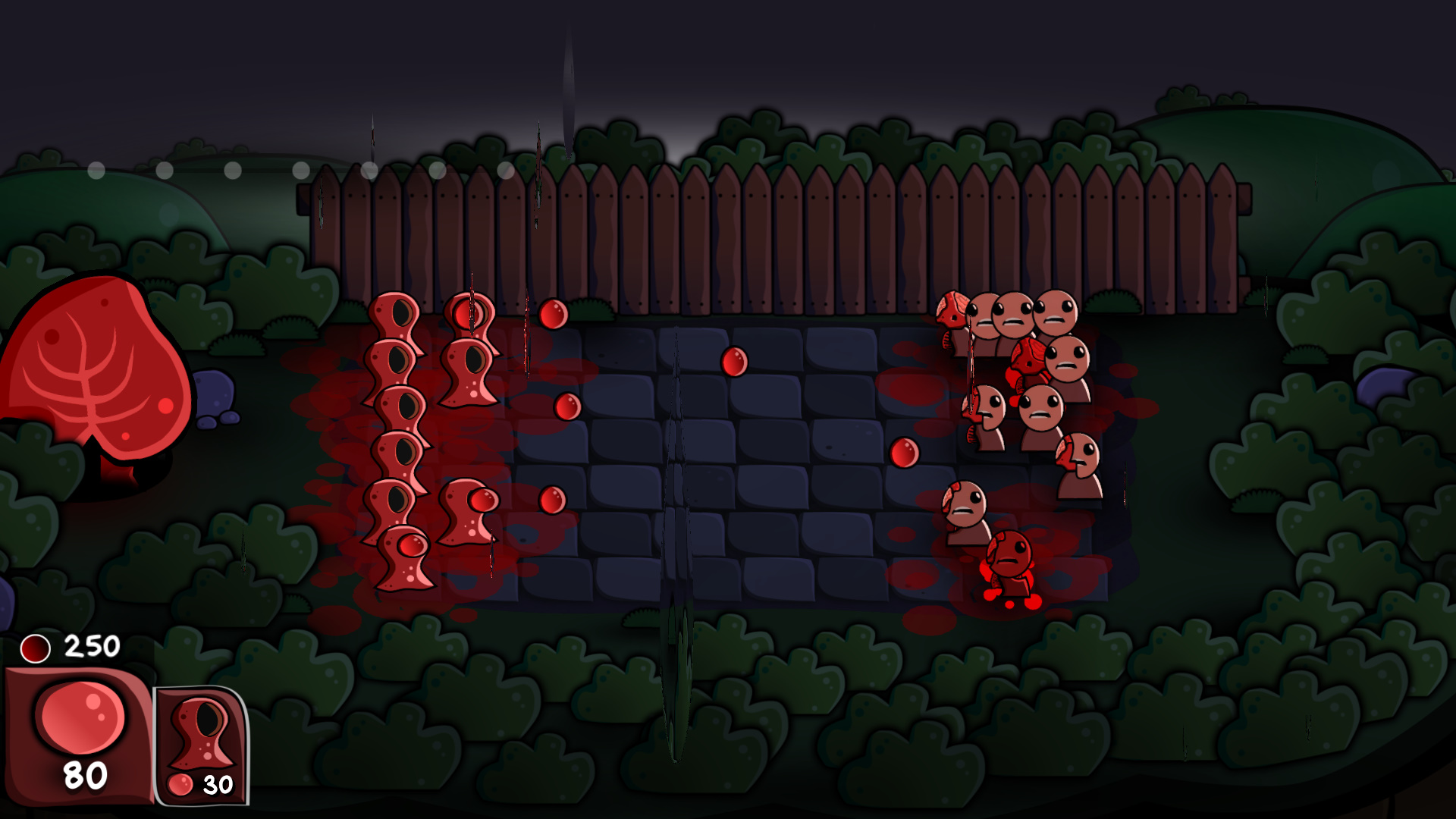Collect the red orb in the center field
The image size is (1456, 819).
[x=733, y=362]
